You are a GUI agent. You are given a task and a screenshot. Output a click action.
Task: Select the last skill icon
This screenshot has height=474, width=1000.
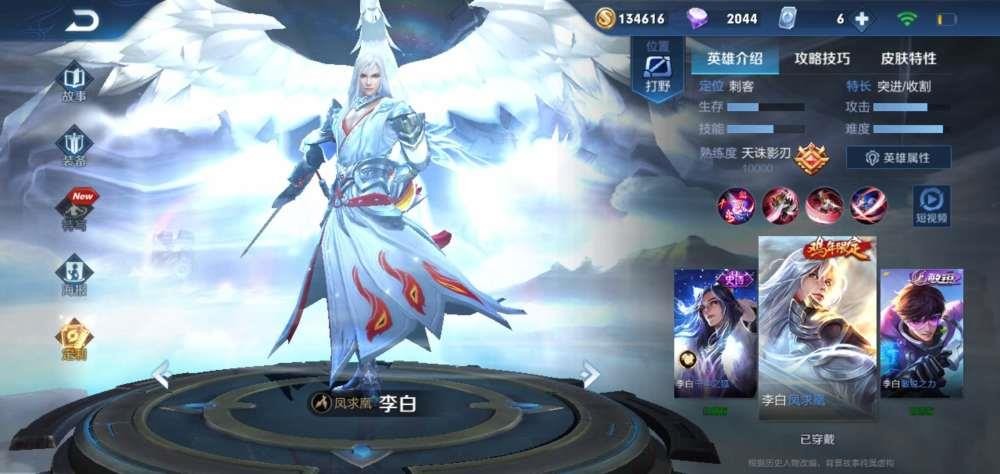coord(868,205)
